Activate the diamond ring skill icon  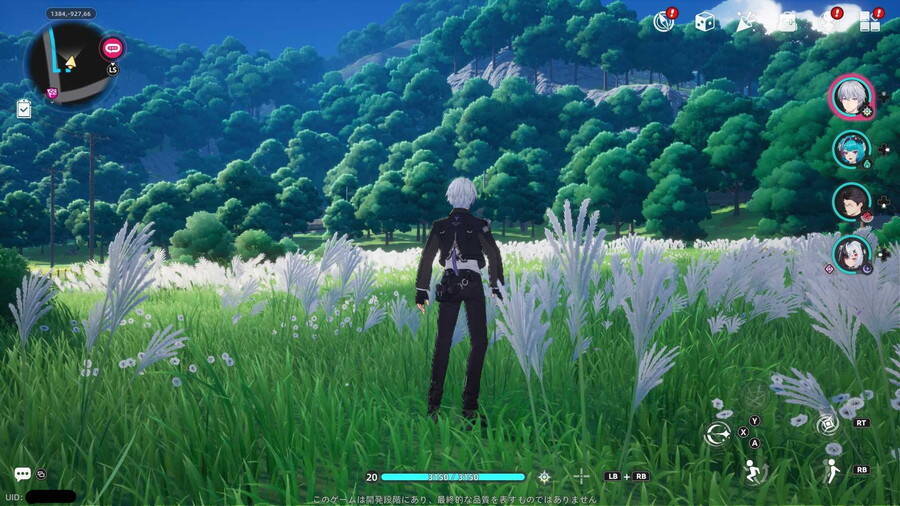click(x=827, y=425)
